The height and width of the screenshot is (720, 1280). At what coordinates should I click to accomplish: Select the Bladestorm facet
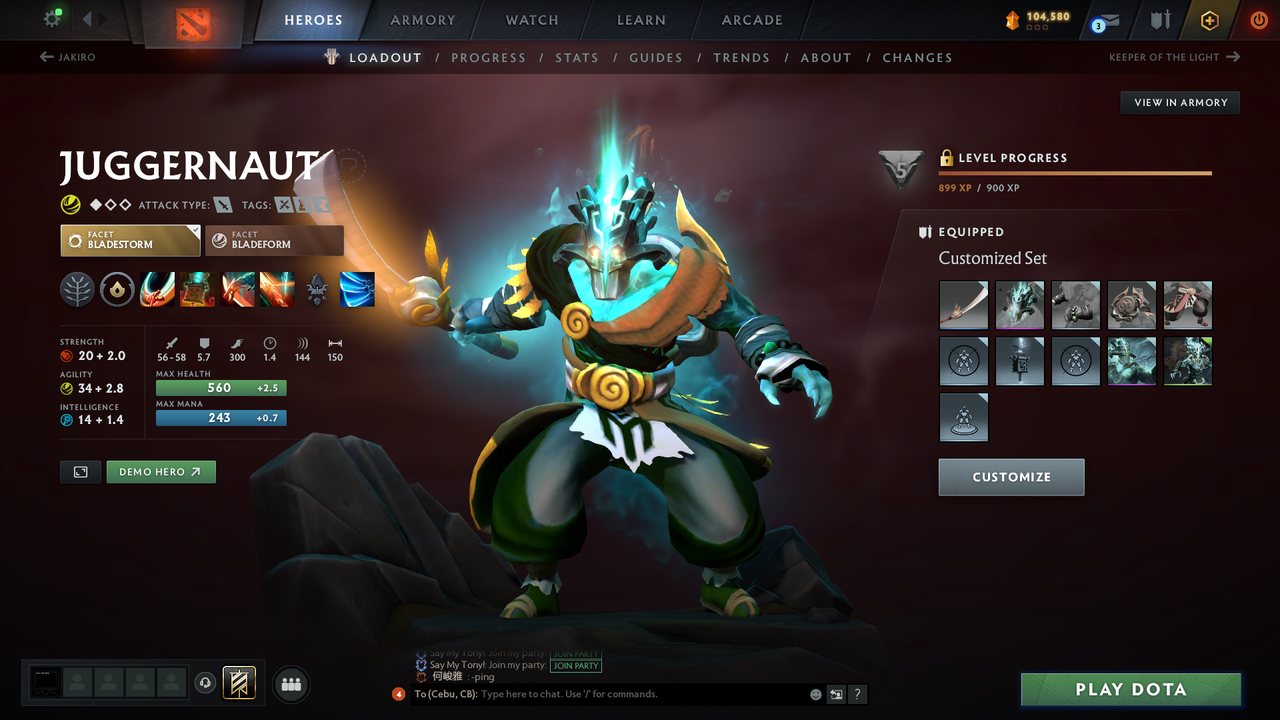[130, 239]
